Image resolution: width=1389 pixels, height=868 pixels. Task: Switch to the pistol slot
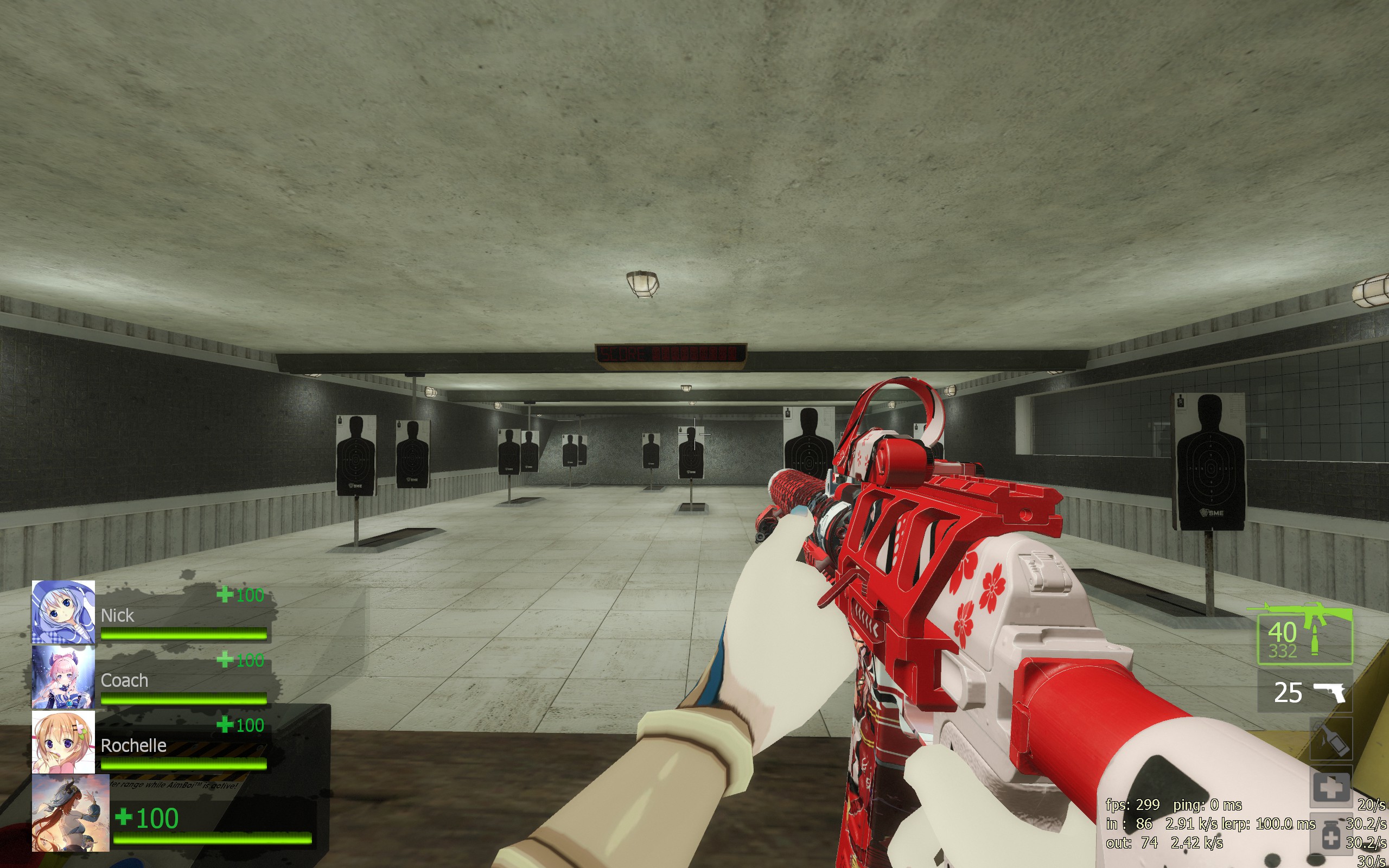[1304, 693]
